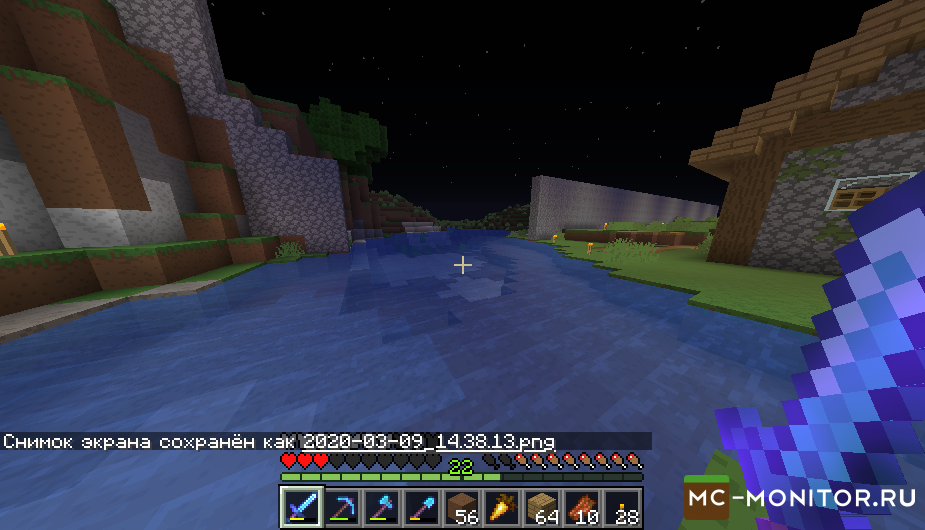Open the saved screenshot filename link in chat
The width and height of the screenshot is (925, 530).
[428, 441]
